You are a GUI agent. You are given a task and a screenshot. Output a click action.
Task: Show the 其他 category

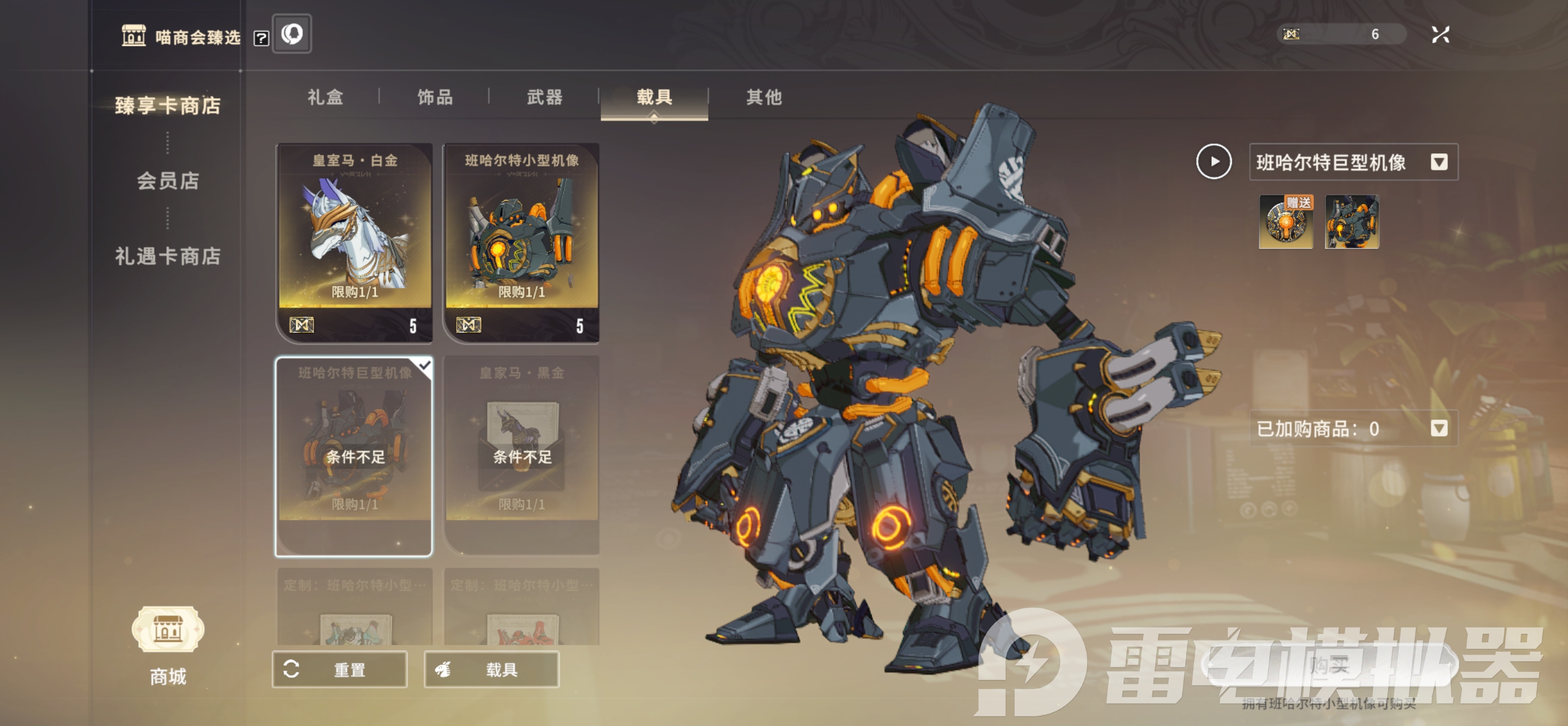[763, 97]
